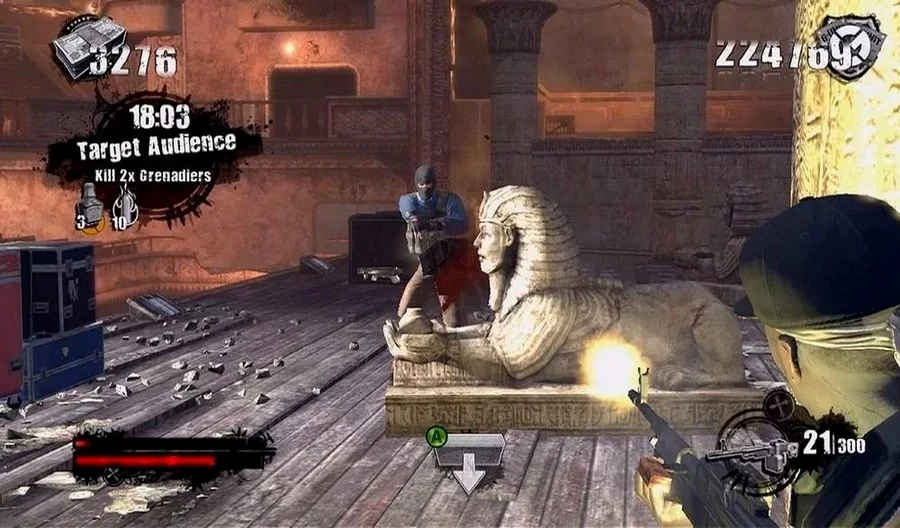Select the equipped rifle weapon icon

point(752,451)
